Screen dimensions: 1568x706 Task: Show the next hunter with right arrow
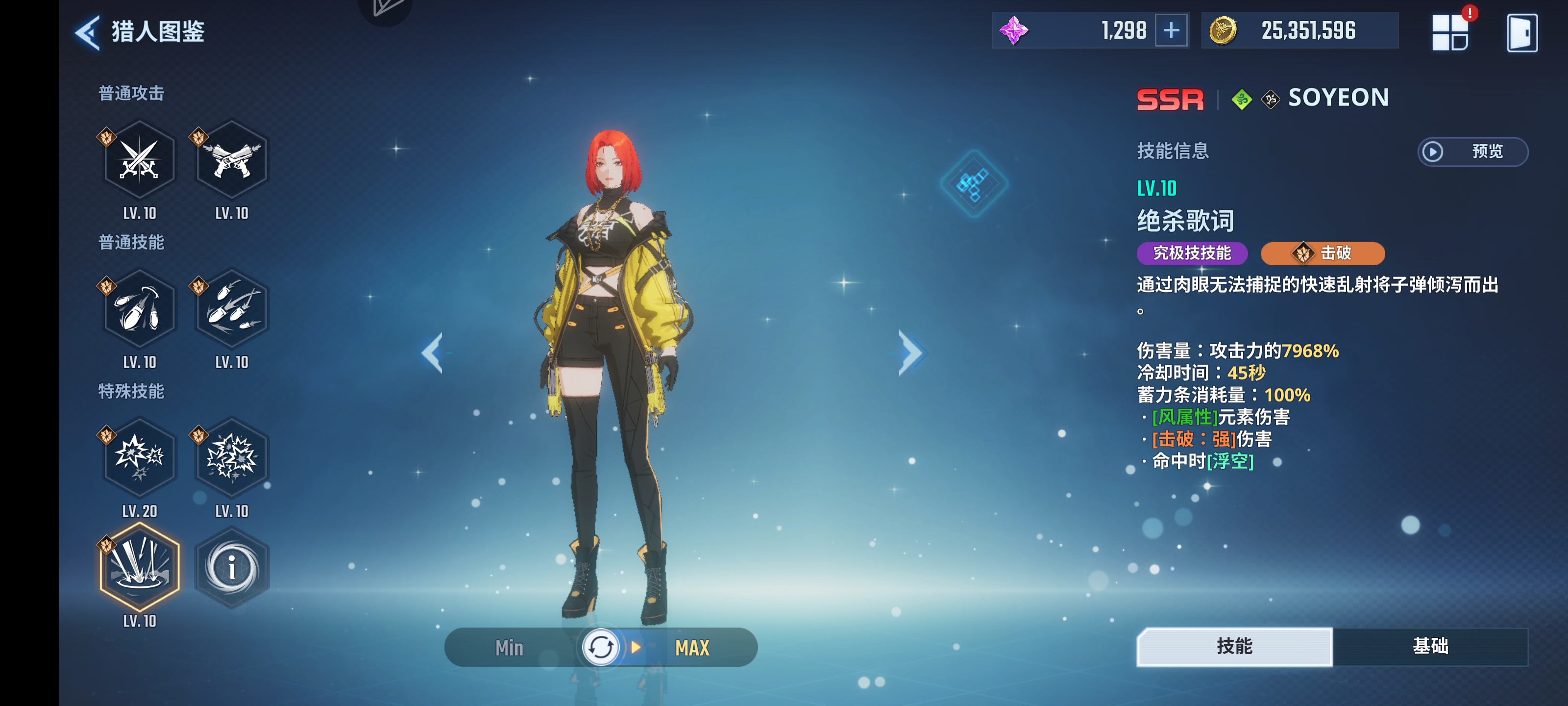tap(911, 353)
